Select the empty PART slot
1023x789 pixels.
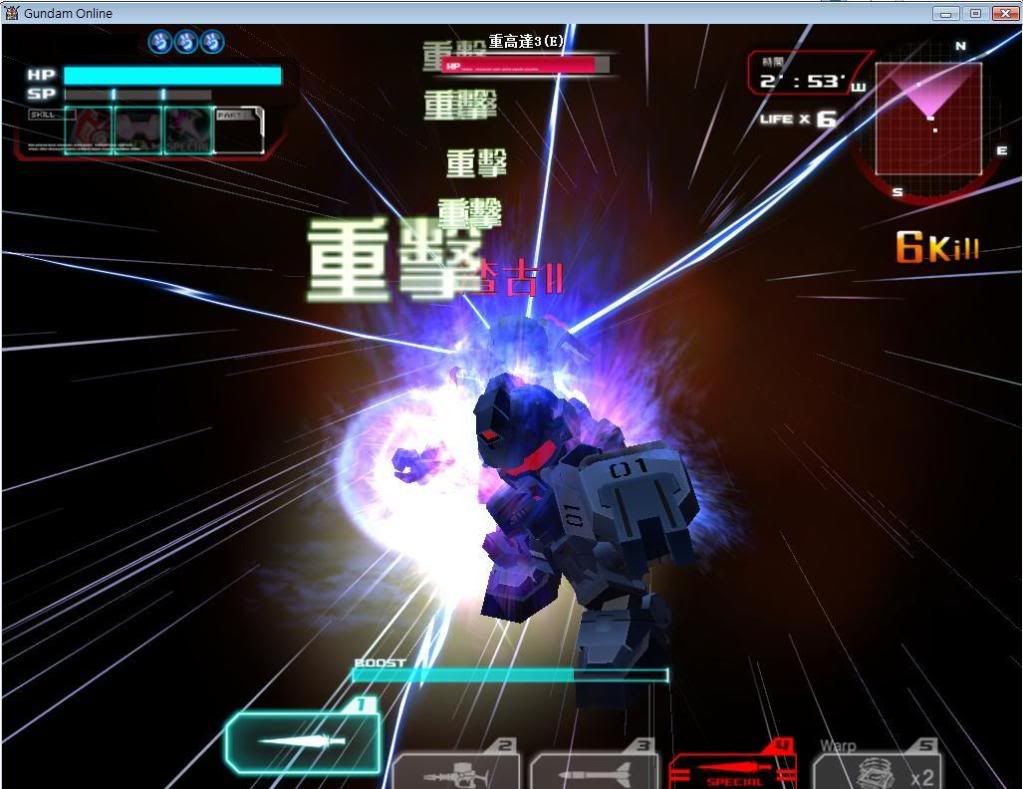click(239, 130)
